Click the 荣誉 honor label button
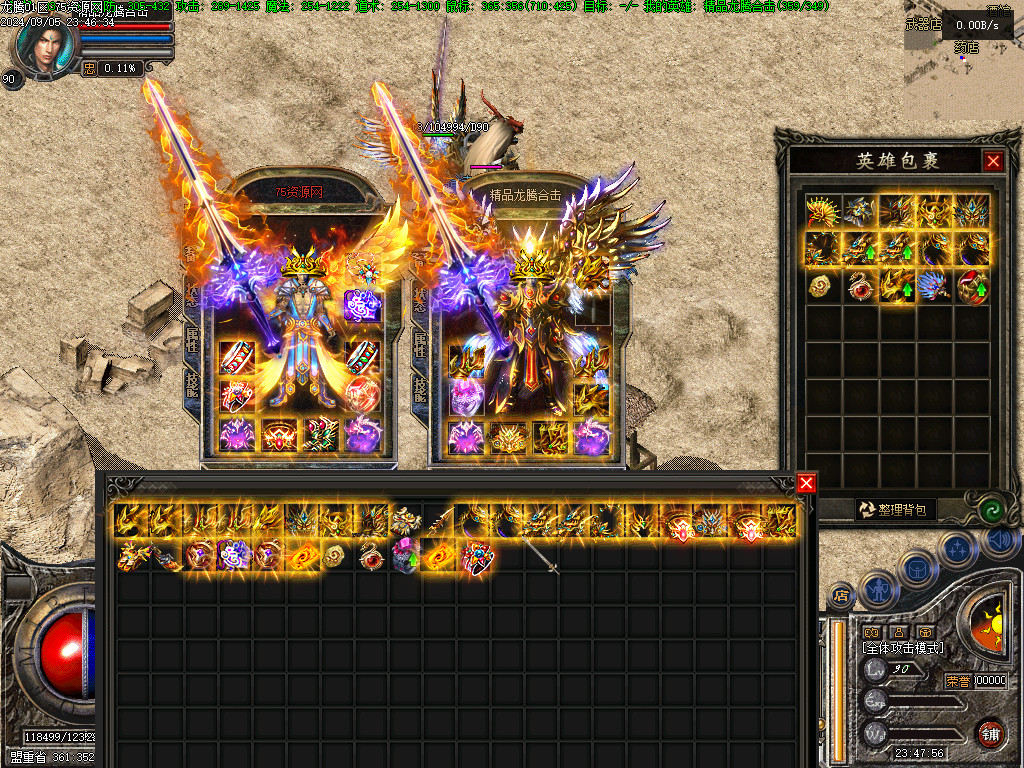This screenshot has height=768, width=1024. point(957,681)
